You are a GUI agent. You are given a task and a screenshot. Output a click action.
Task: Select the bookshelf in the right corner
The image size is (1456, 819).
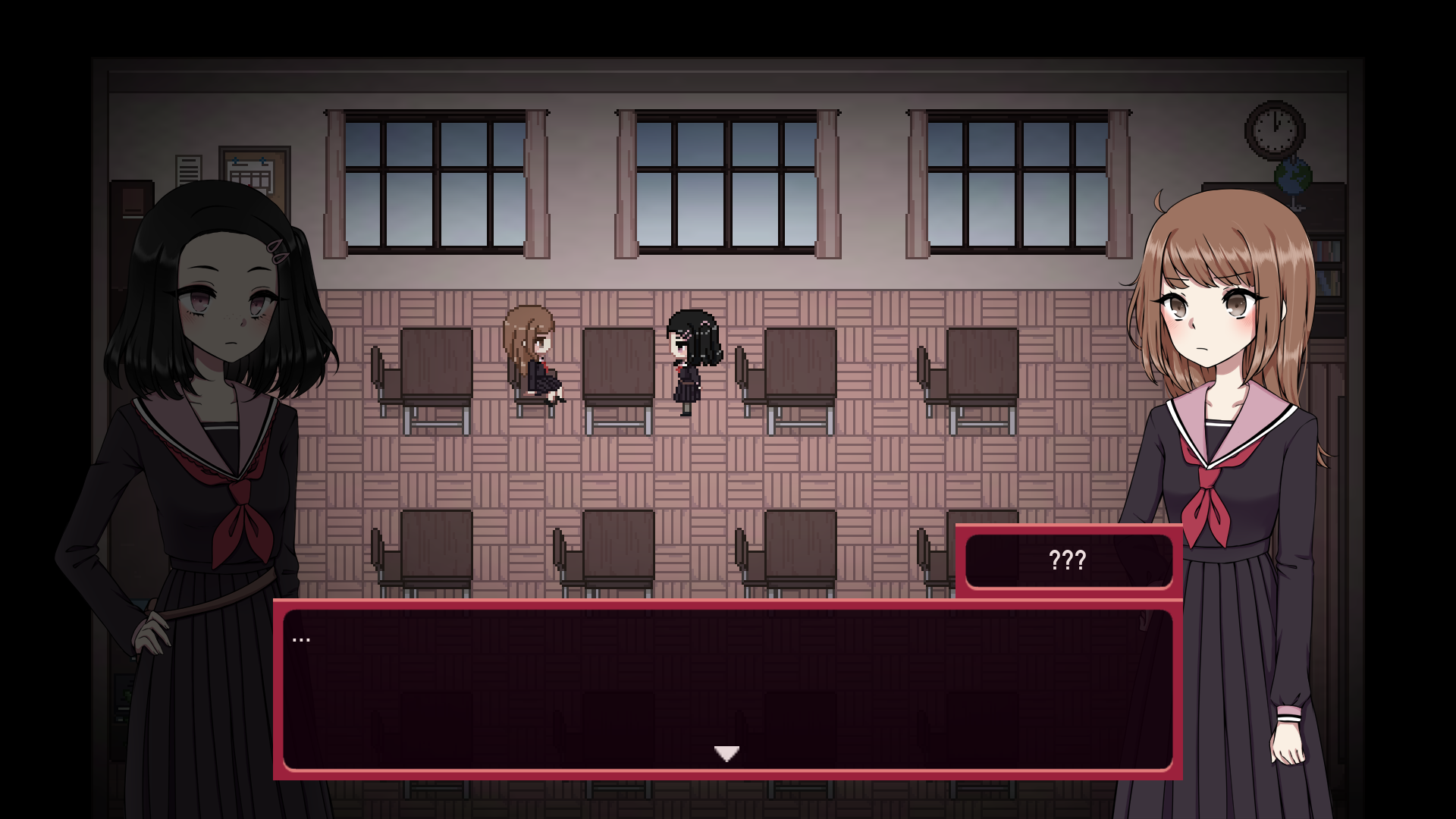coord(1329,250)
